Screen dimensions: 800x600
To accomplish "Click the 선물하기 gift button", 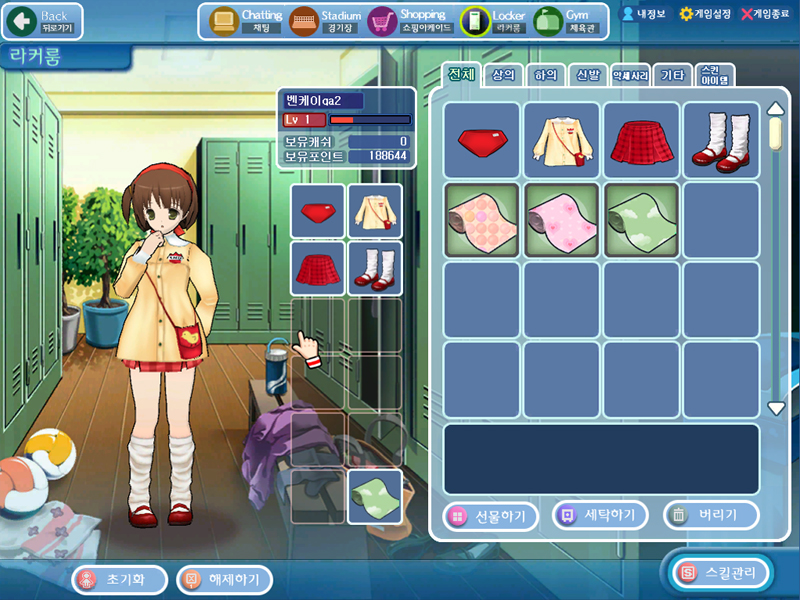I will coord(490,515).
